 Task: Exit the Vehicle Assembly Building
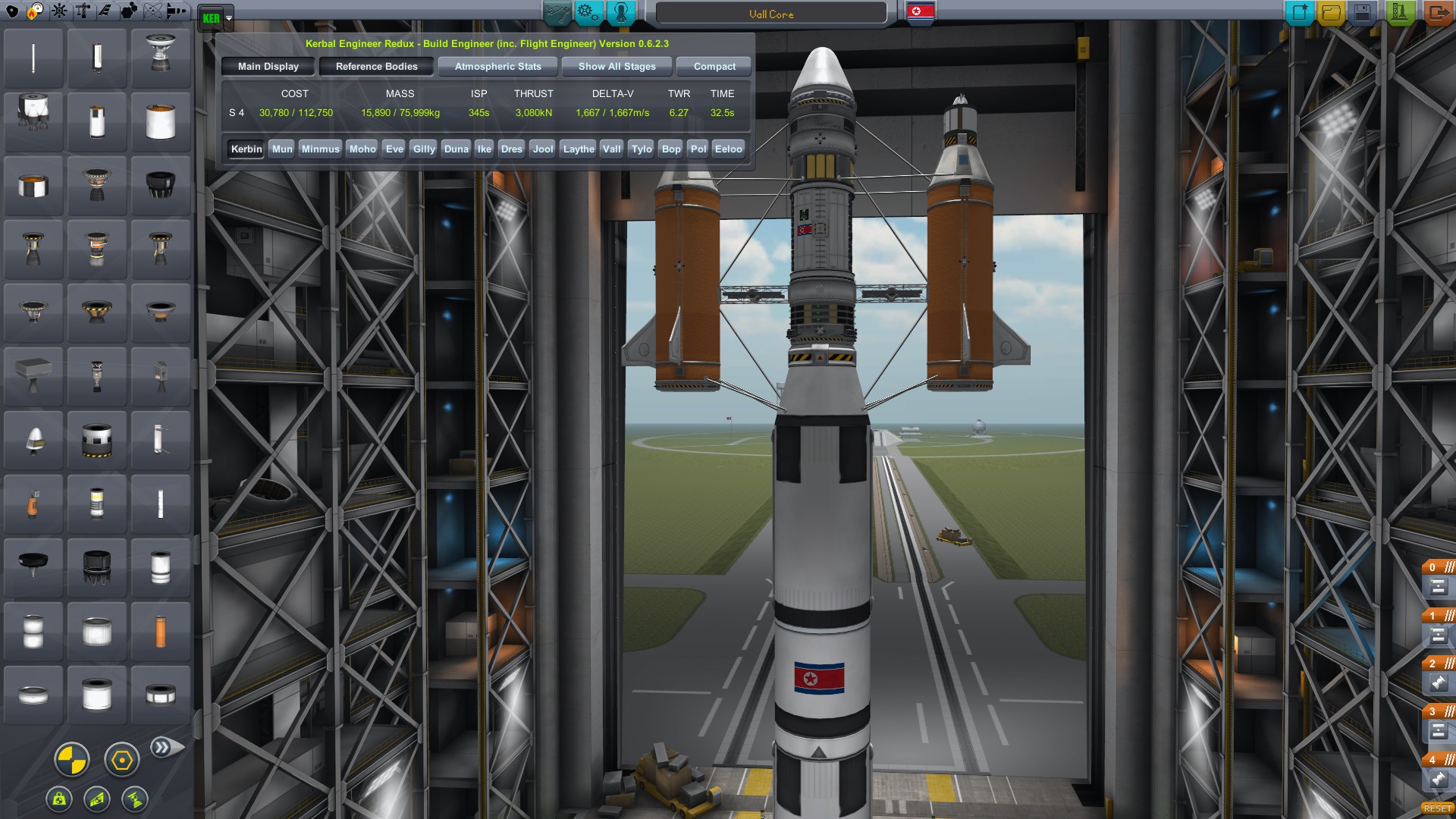[1437, 12]
